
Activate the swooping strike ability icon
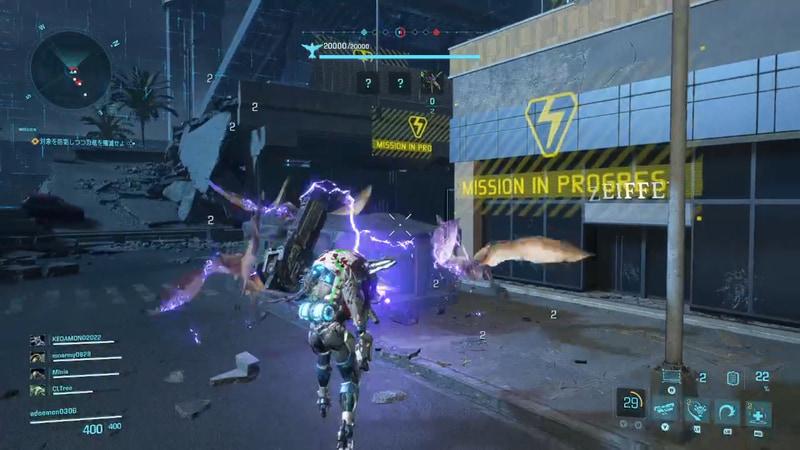pyautogui.click(x=695, y=412)
